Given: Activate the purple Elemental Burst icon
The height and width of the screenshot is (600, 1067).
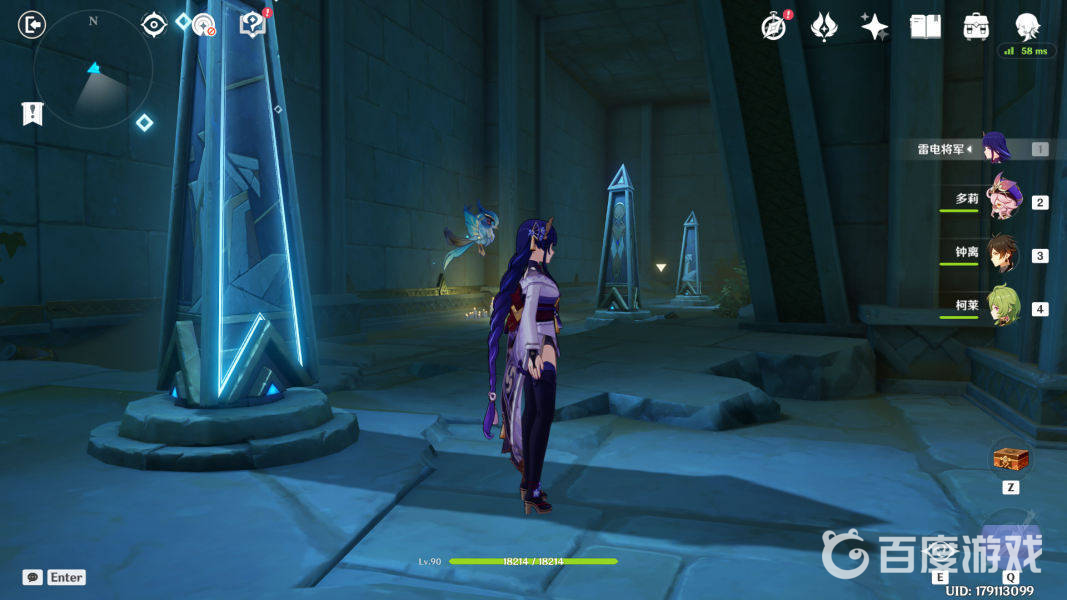Looking at the screenshot, I should click(1010, 540).
